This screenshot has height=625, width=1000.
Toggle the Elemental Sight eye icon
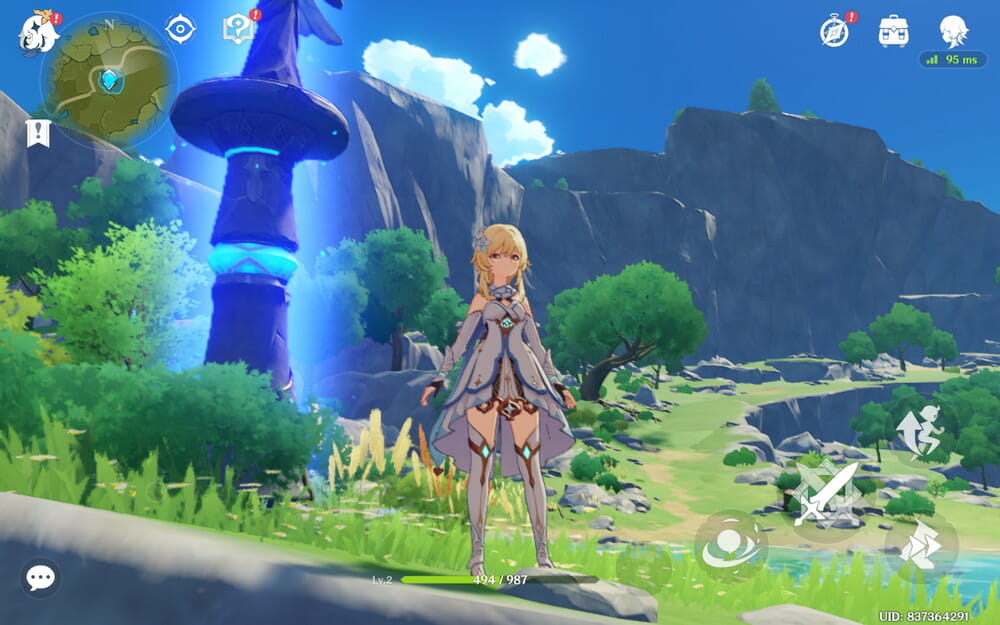[180, 29]
